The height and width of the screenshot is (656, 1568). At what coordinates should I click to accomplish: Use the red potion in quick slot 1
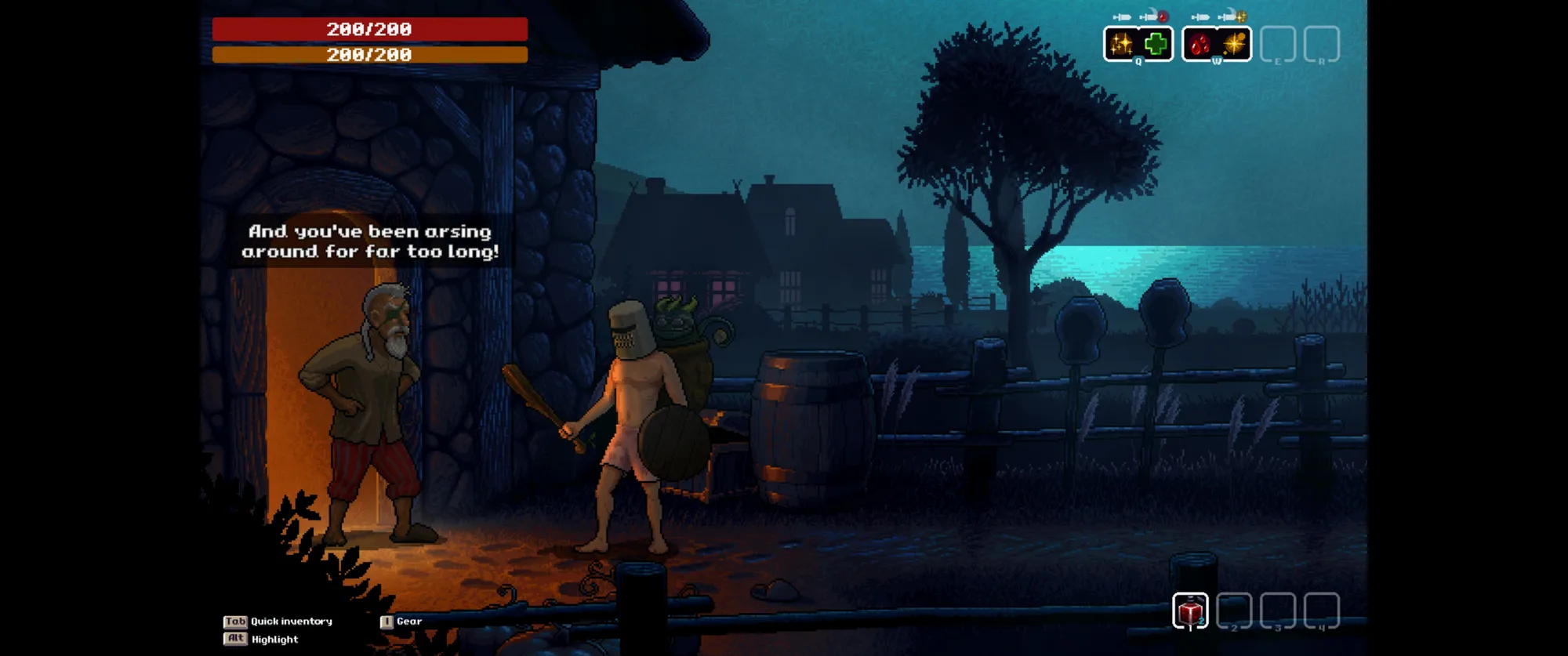click(1190, 611)
